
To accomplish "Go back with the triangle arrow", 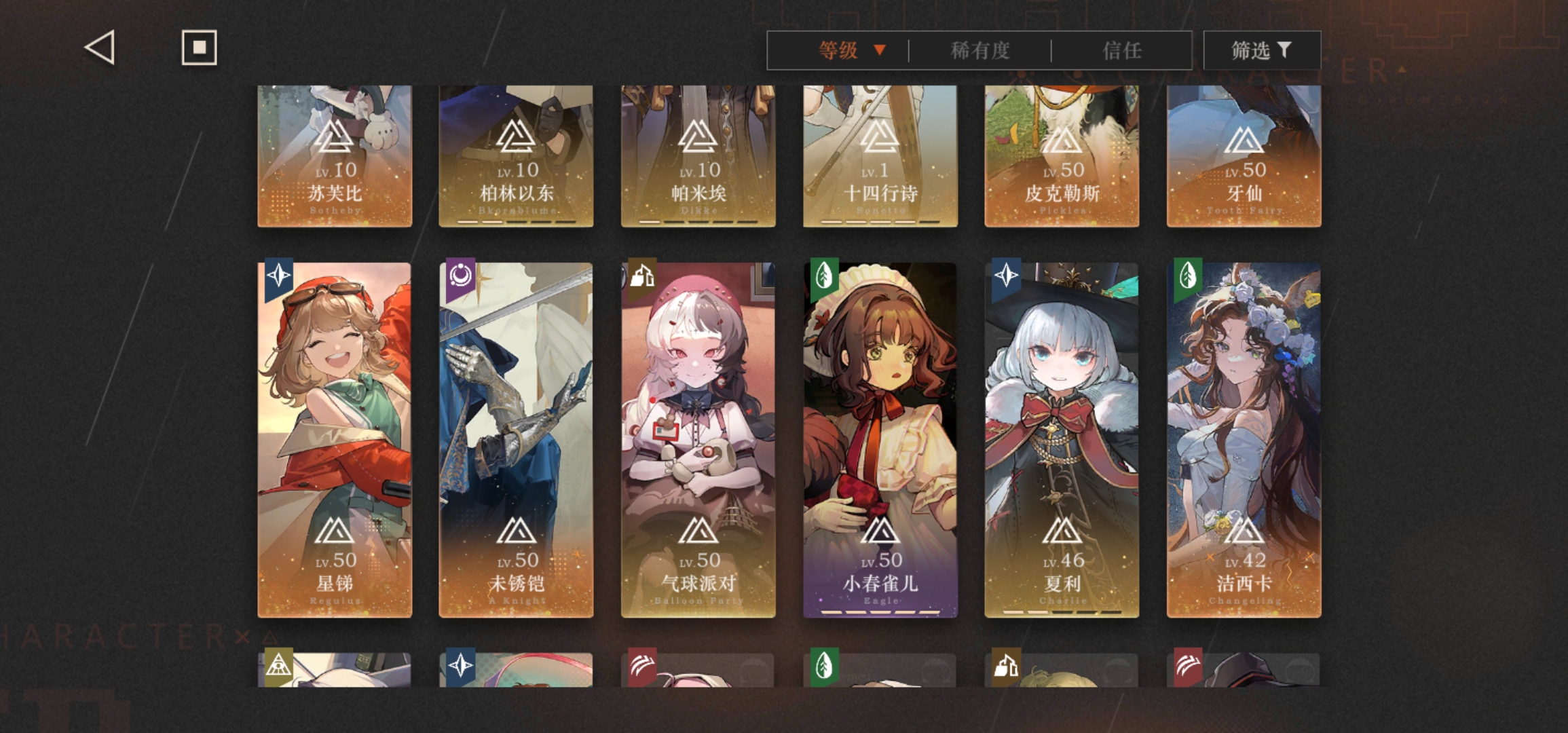I will (x=100, y=48).
